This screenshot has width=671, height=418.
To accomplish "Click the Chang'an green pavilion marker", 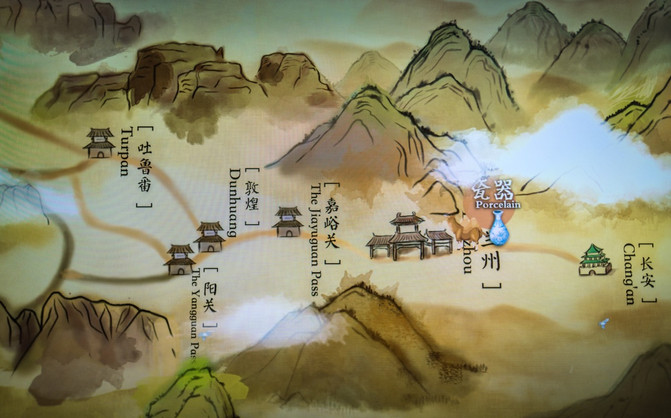I will click(595, 260).
